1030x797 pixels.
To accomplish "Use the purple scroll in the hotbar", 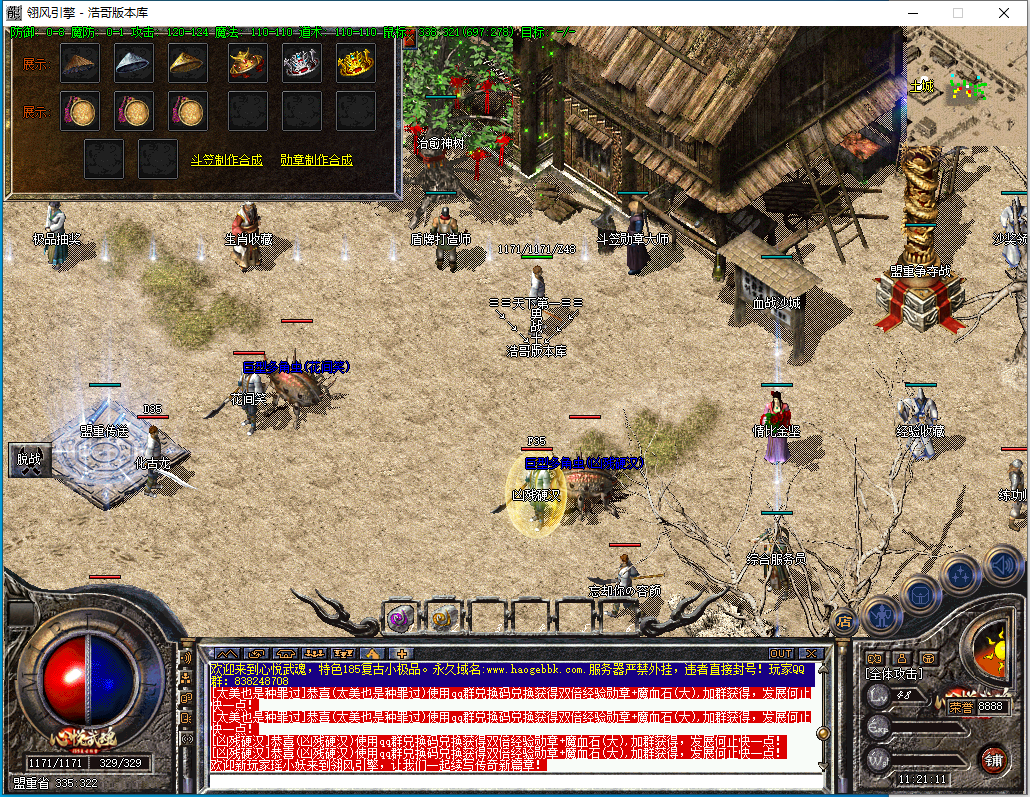I will (400, 618).
